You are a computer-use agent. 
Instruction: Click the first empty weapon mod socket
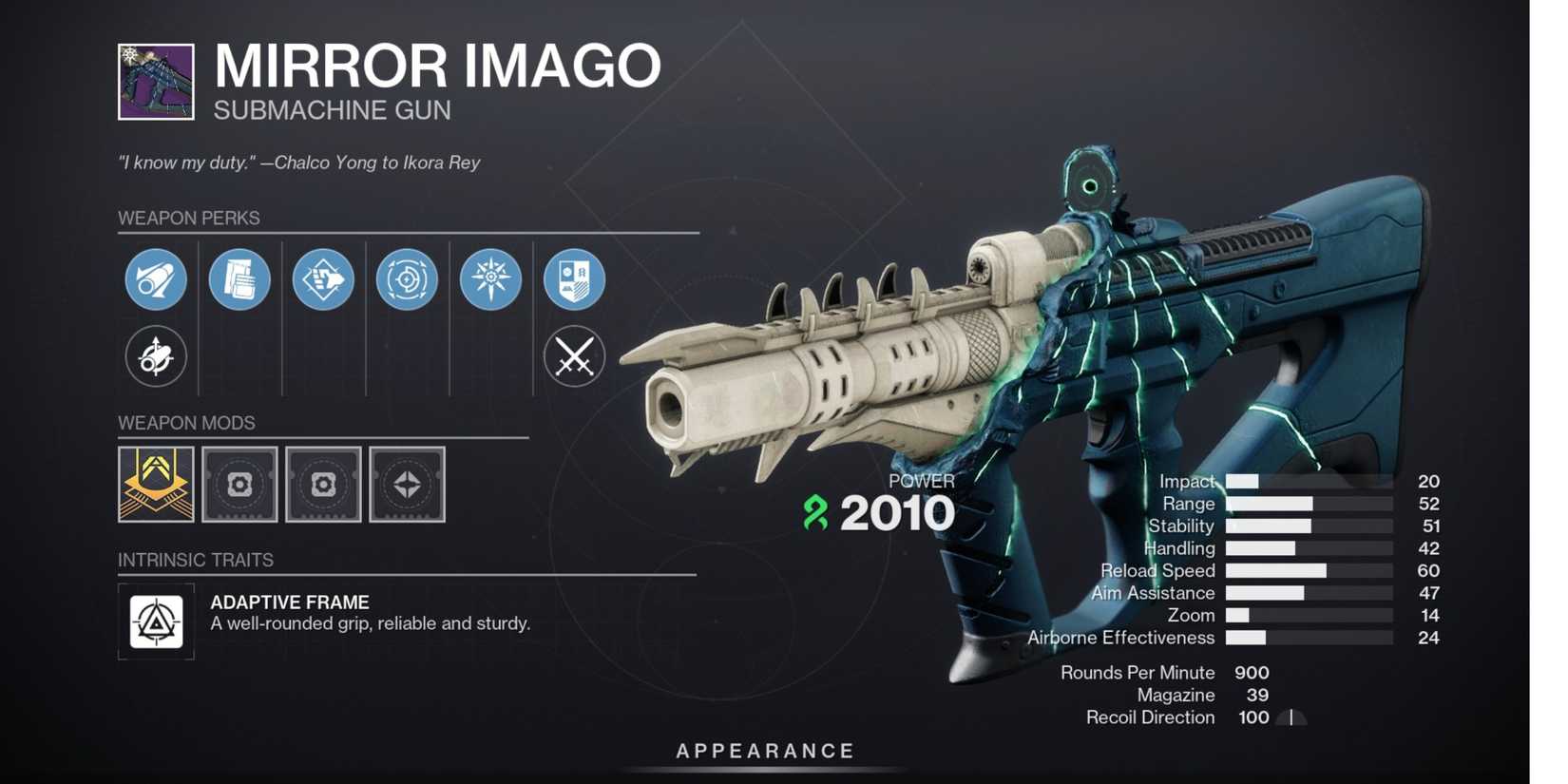239,485
